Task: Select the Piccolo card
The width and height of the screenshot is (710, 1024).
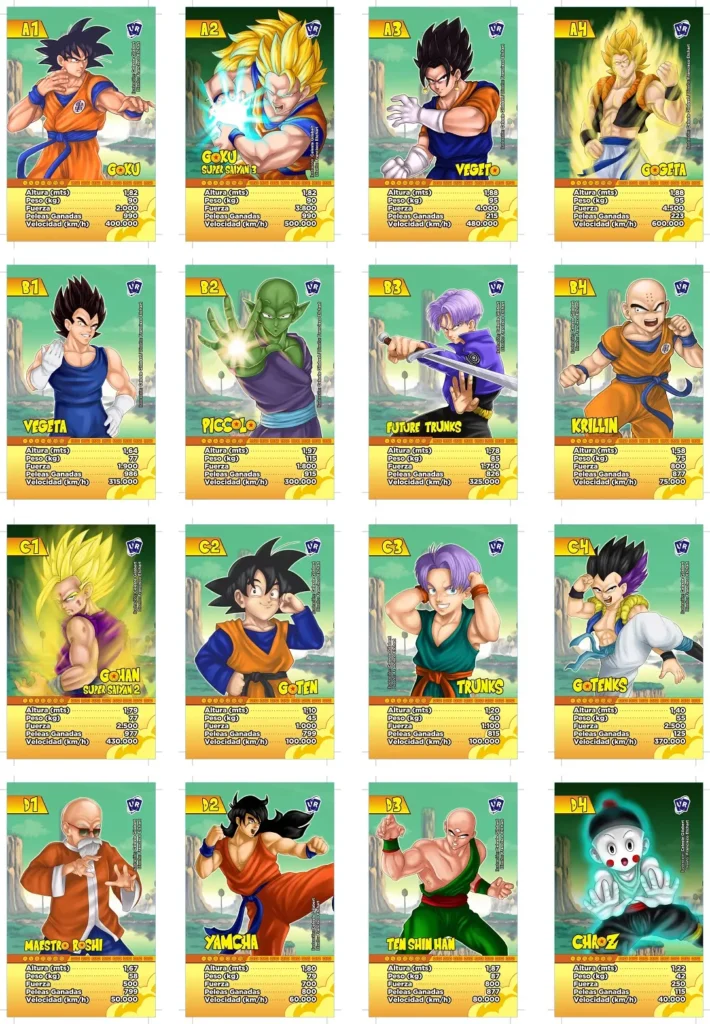Action: point(259,381)
